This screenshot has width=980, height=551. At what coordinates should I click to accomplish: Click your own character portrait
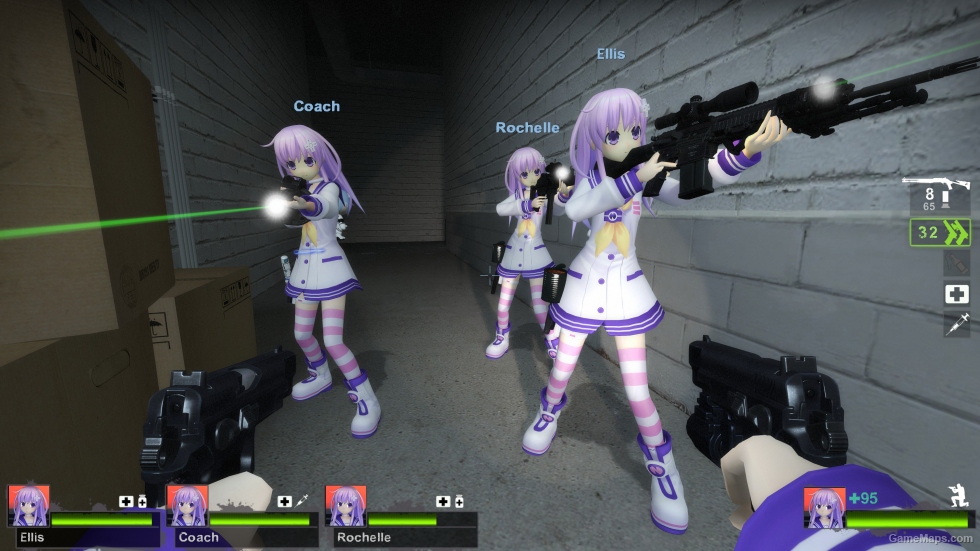[x=825, y=508]
